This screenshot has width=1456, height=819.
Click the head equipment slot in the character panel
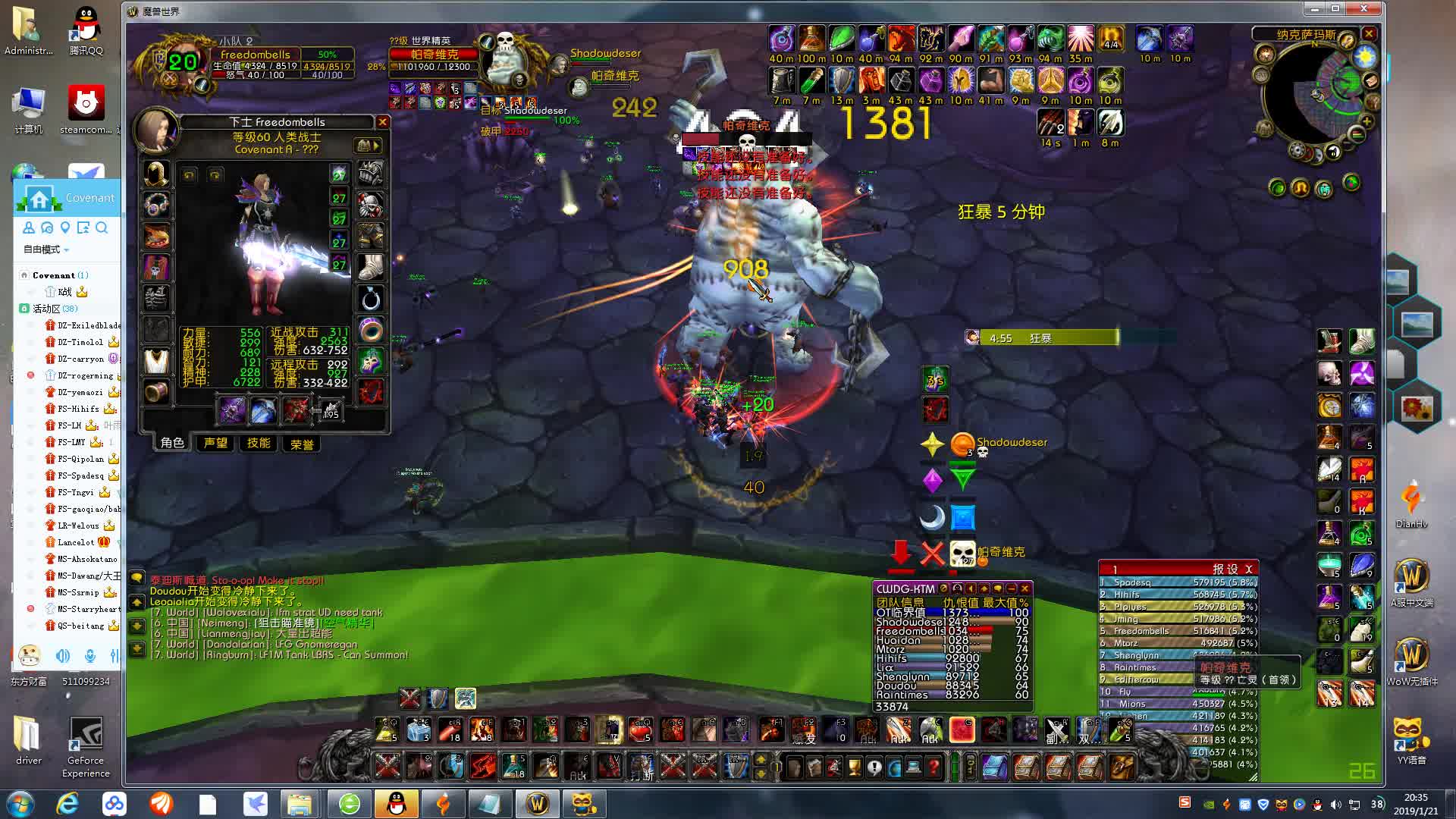[155, 174]
